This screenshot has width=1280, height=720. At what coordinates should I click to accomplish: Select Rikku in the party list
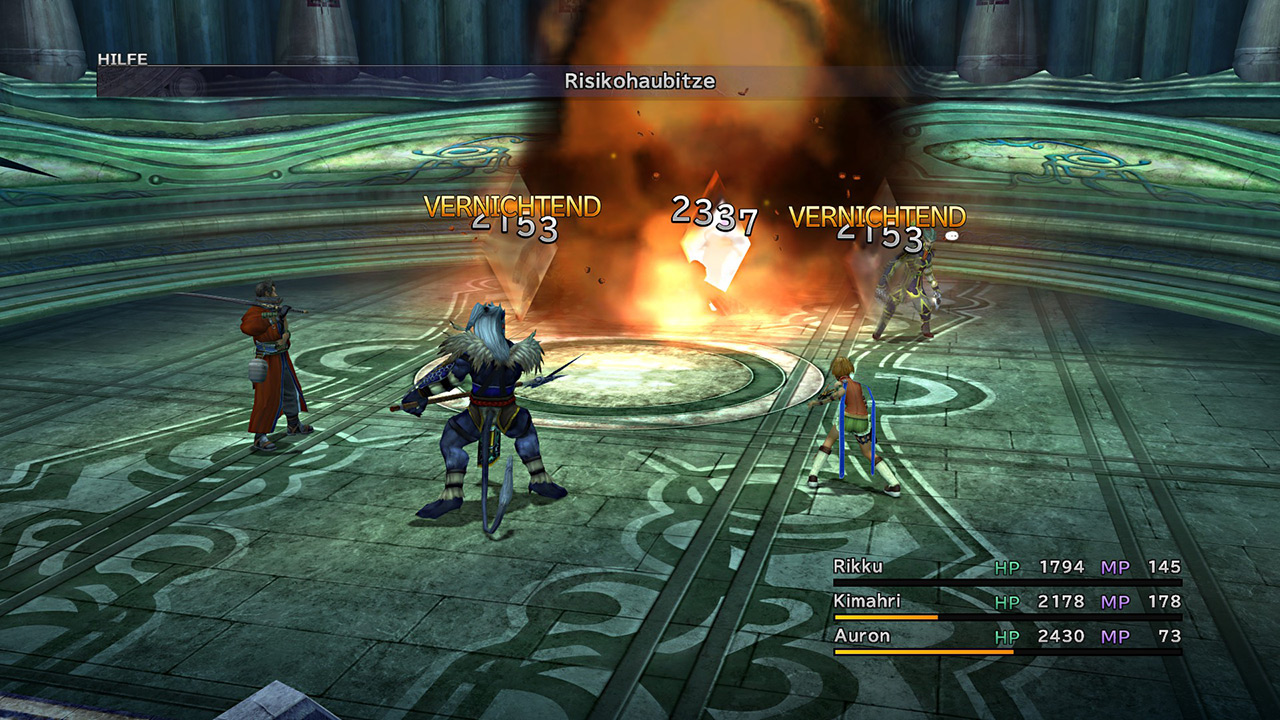(x=858, y=568)
